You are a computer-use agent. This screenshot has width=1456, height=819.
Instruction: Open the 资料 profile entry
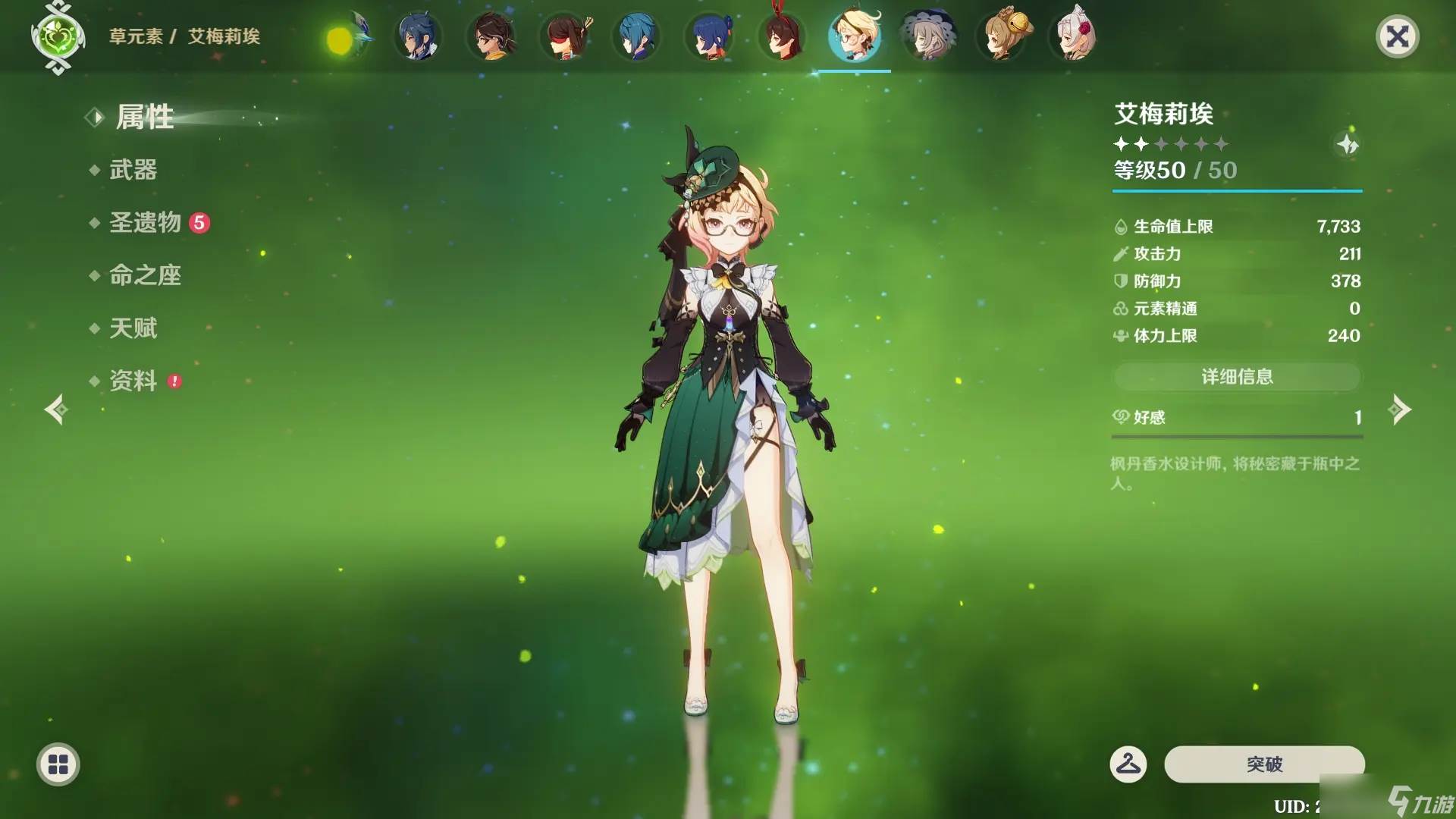click(x=133, y=381)
